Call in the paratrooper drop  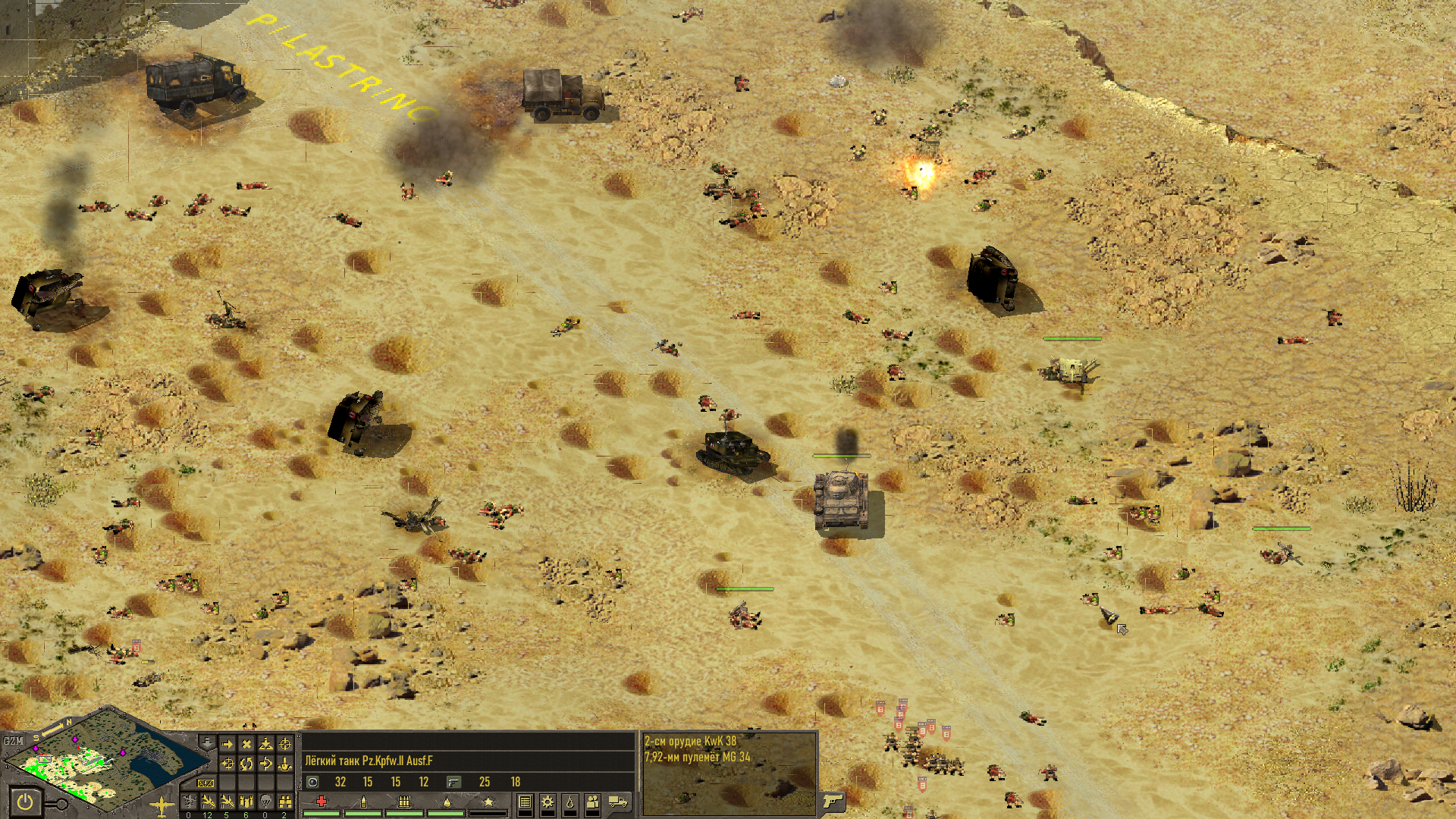(x=265, y=802)
